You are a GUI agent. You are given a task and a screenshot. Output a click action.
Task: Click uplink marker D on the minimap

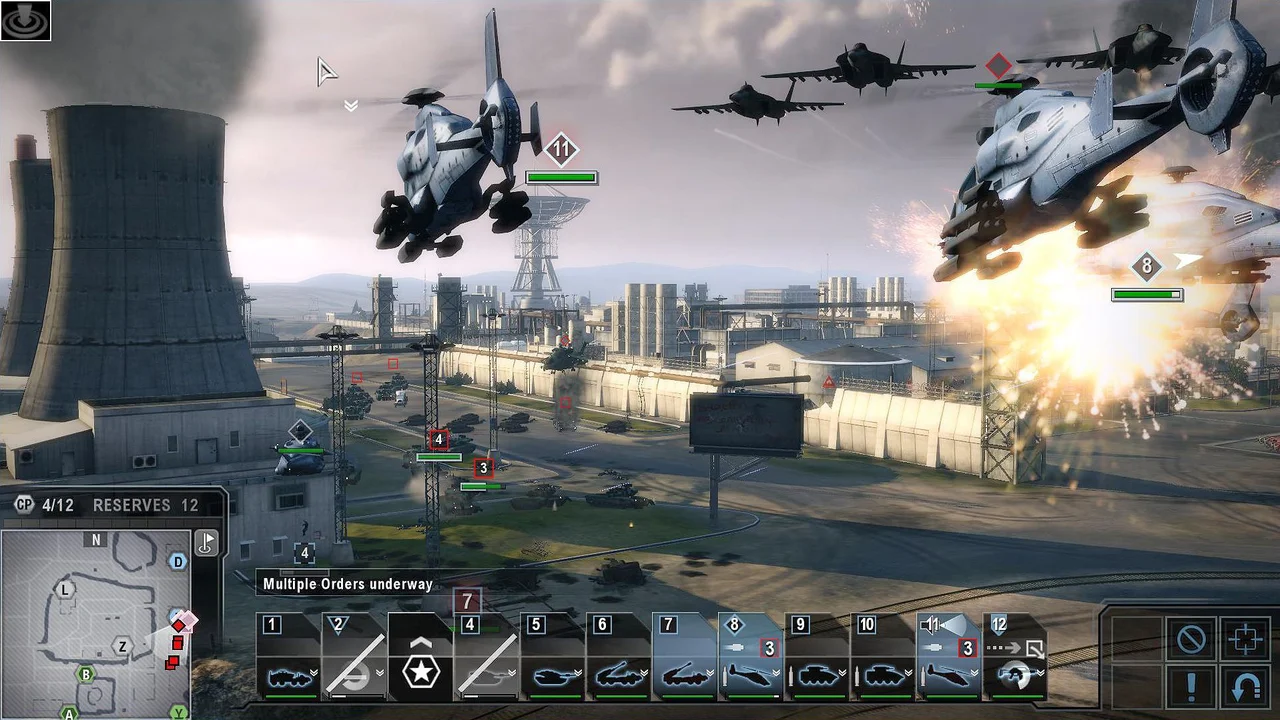pos(177,561)
